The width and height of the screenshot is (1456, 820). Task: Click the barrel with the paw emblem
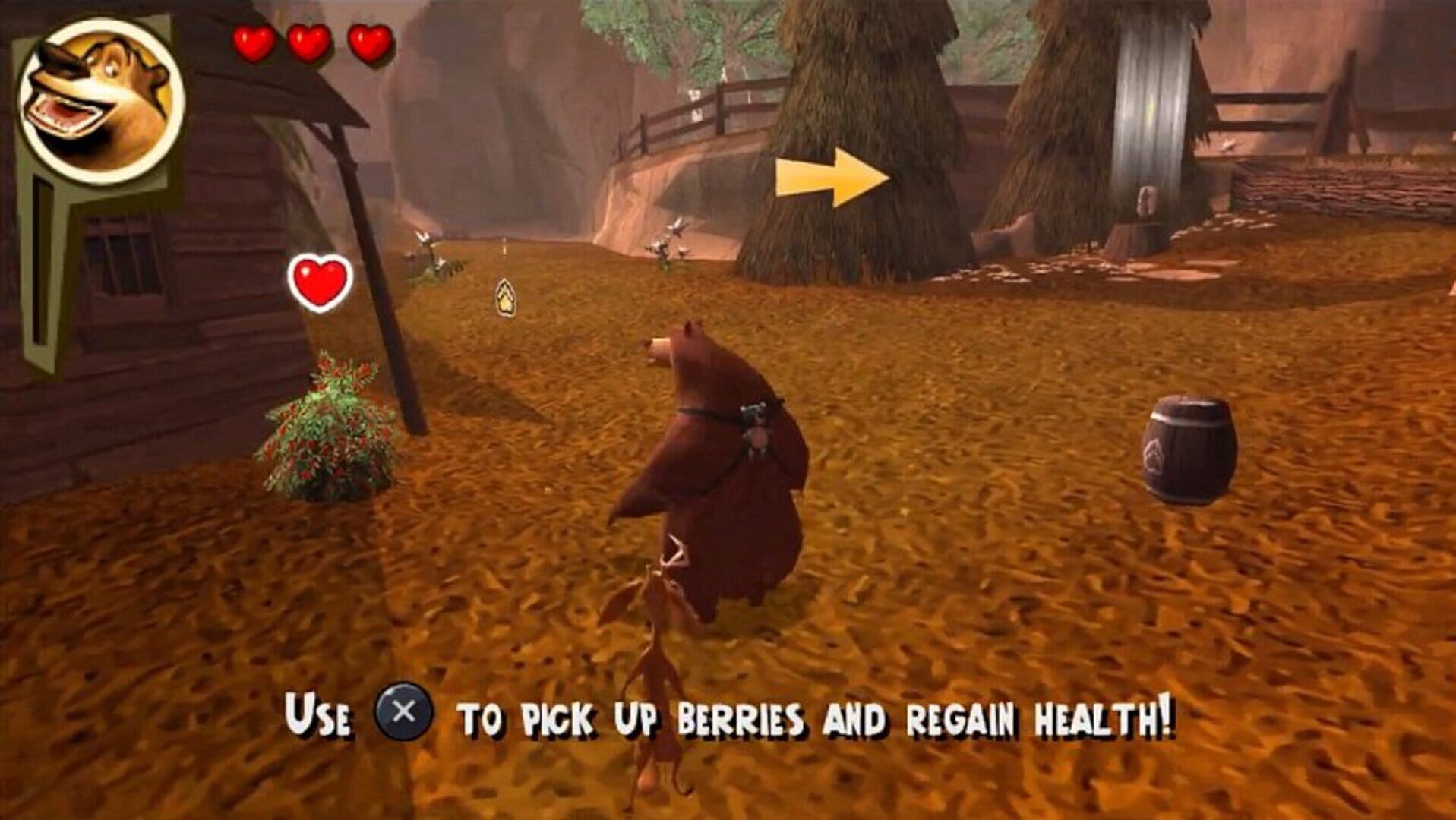[x=1192, y=448]
